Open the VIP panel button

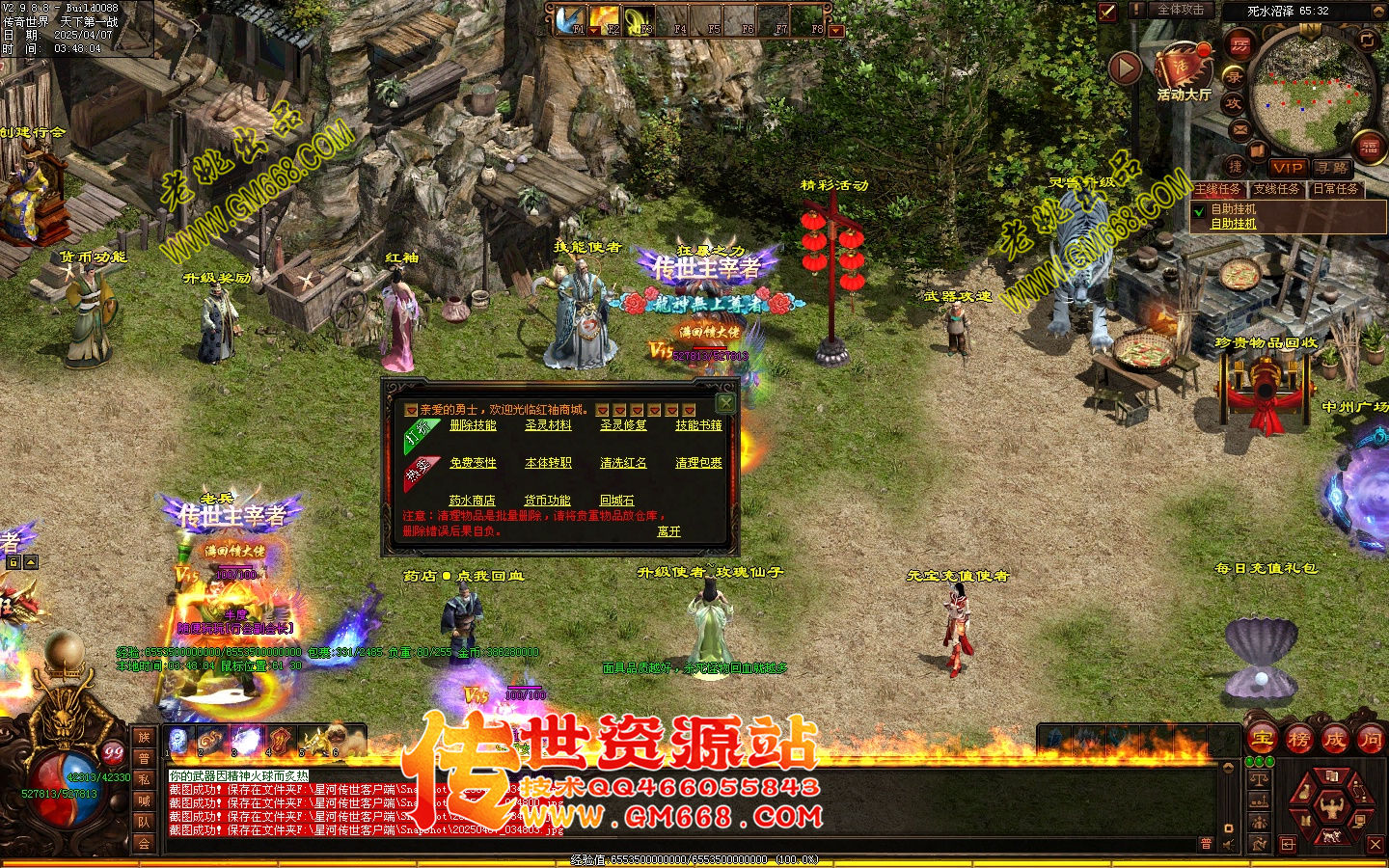1287,167
